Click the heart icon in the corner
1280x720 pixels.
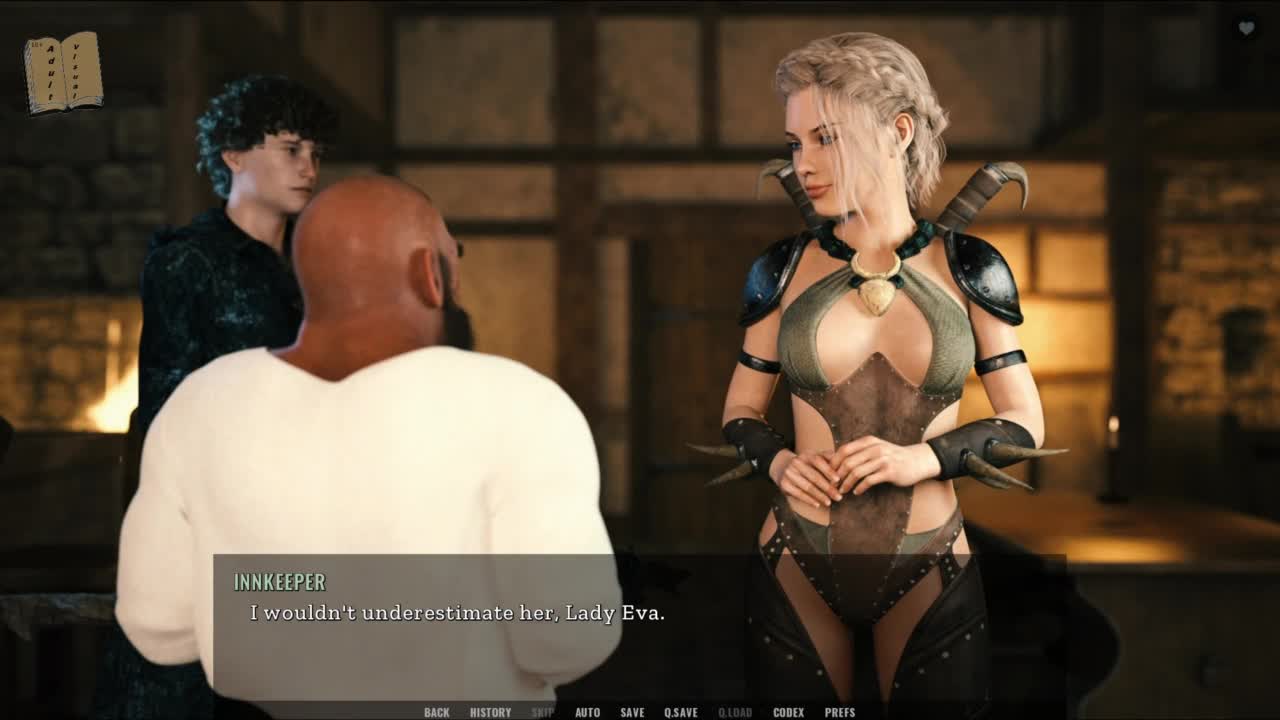(1246, 29)
